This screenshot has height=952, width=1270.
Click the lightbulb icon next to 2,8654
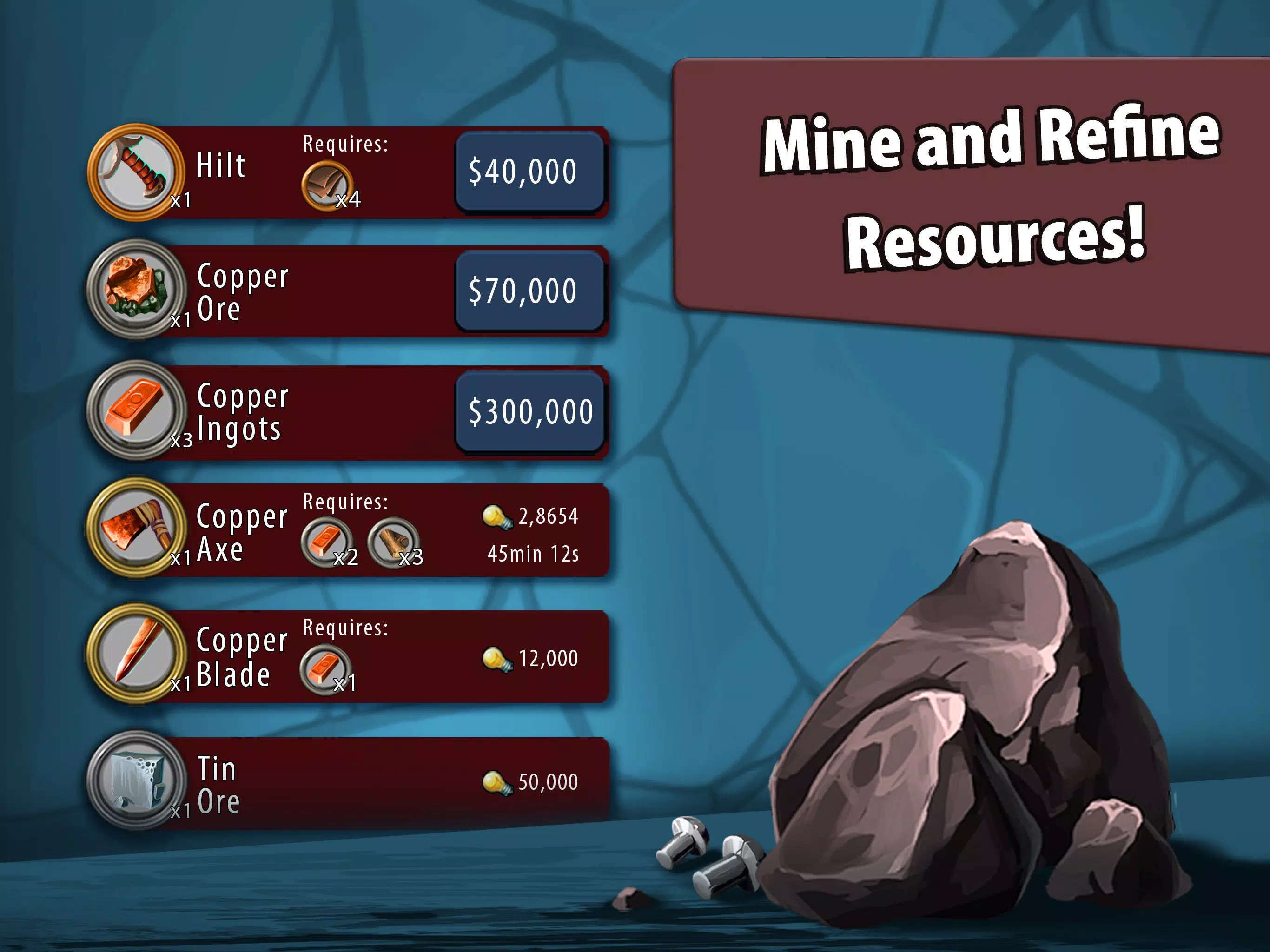tap(501, 517)
